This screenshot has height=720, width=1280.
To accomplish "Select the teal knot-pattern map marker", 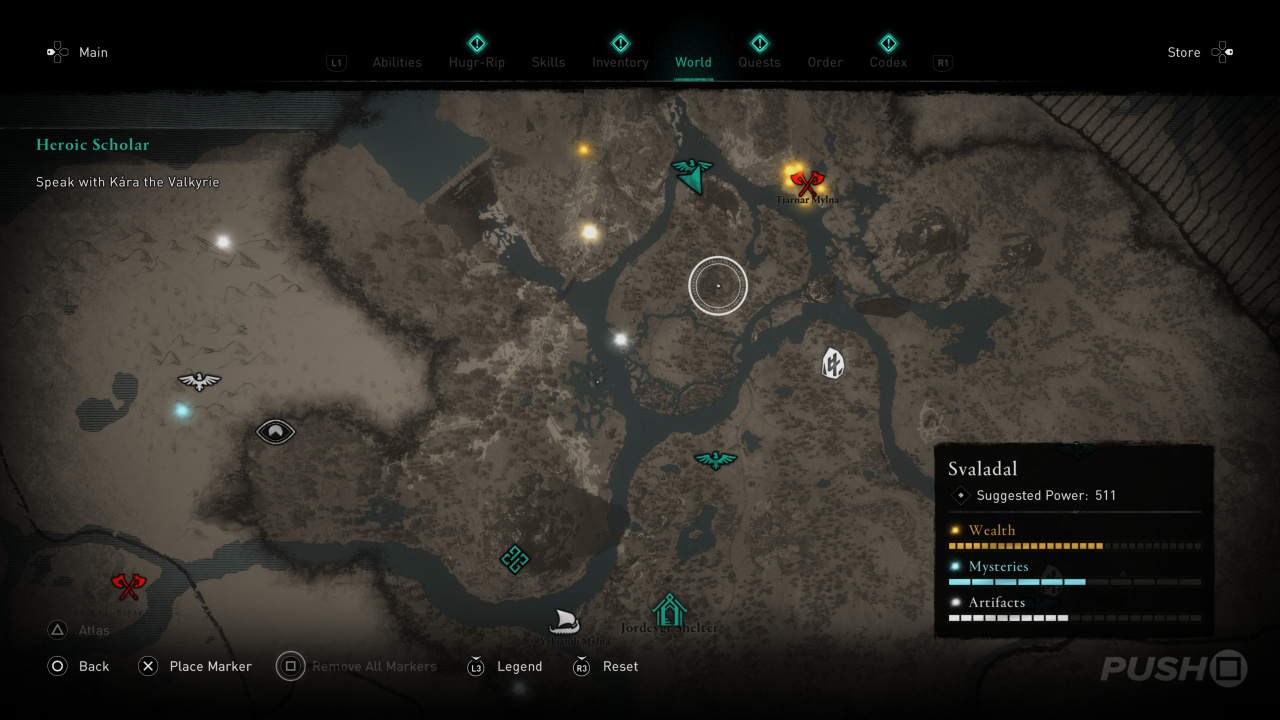I will pyautogui.click(x=515, y=559).
